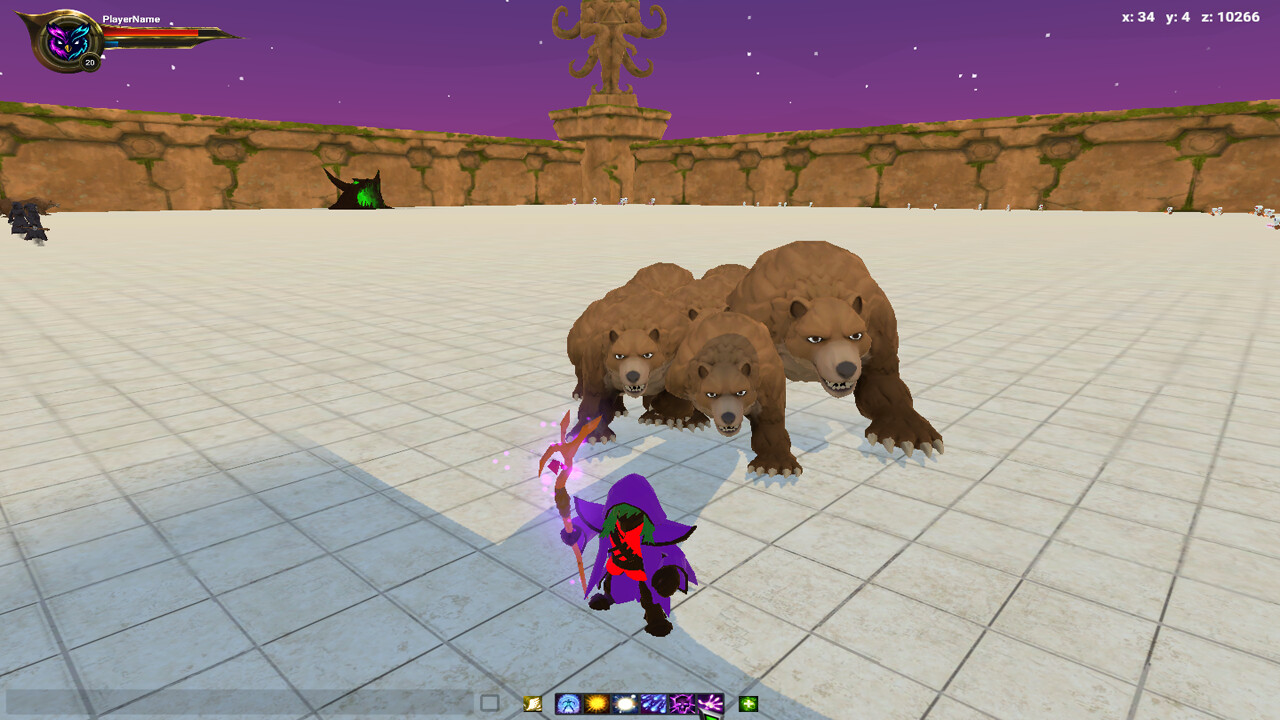Click the blue mana bar
Screen dimensions: 1280x720
tap(112, 43)
